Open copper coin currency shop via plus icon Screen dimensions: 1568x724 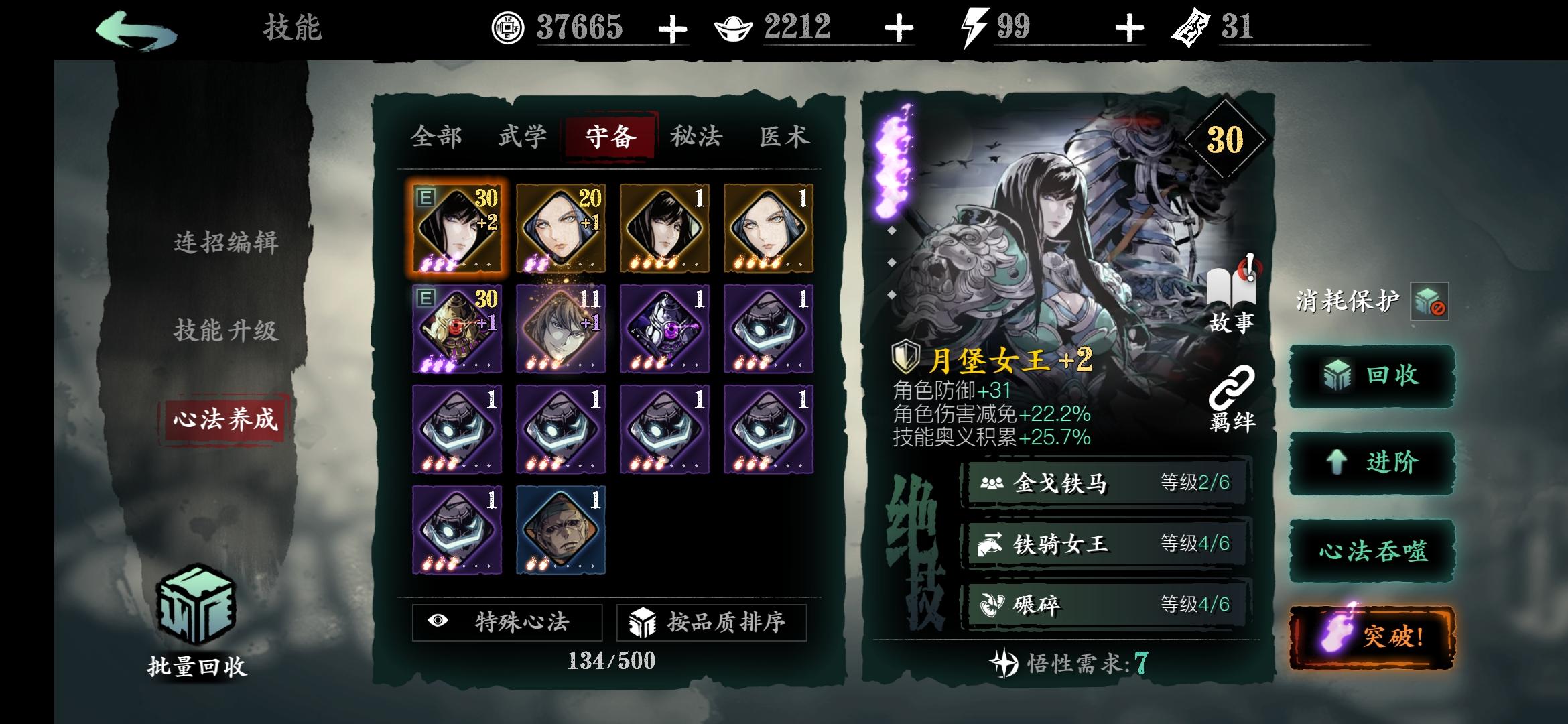pyautogui.click(x=671, y=28)
